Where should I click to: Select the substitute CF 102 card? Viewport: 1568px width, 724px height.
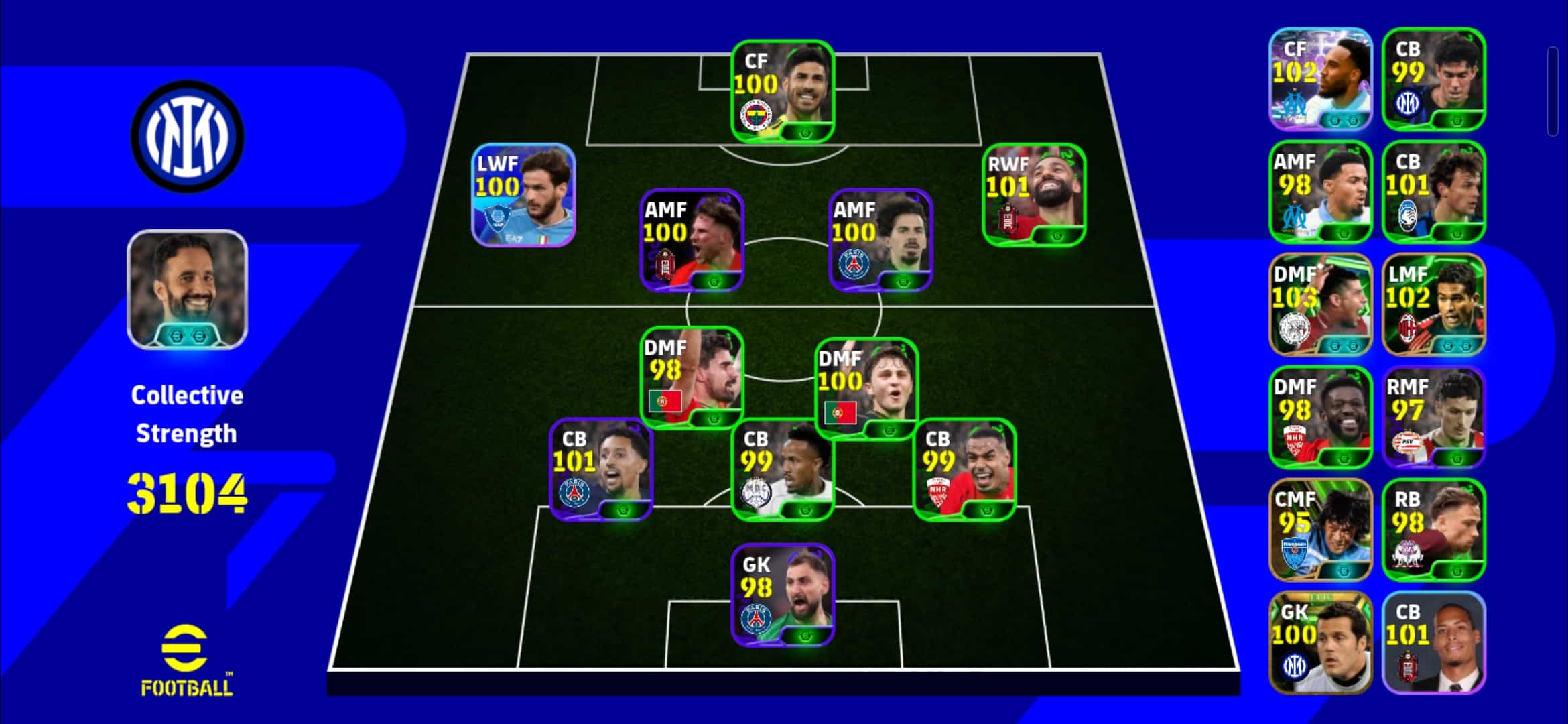[x=1320, y=79]
